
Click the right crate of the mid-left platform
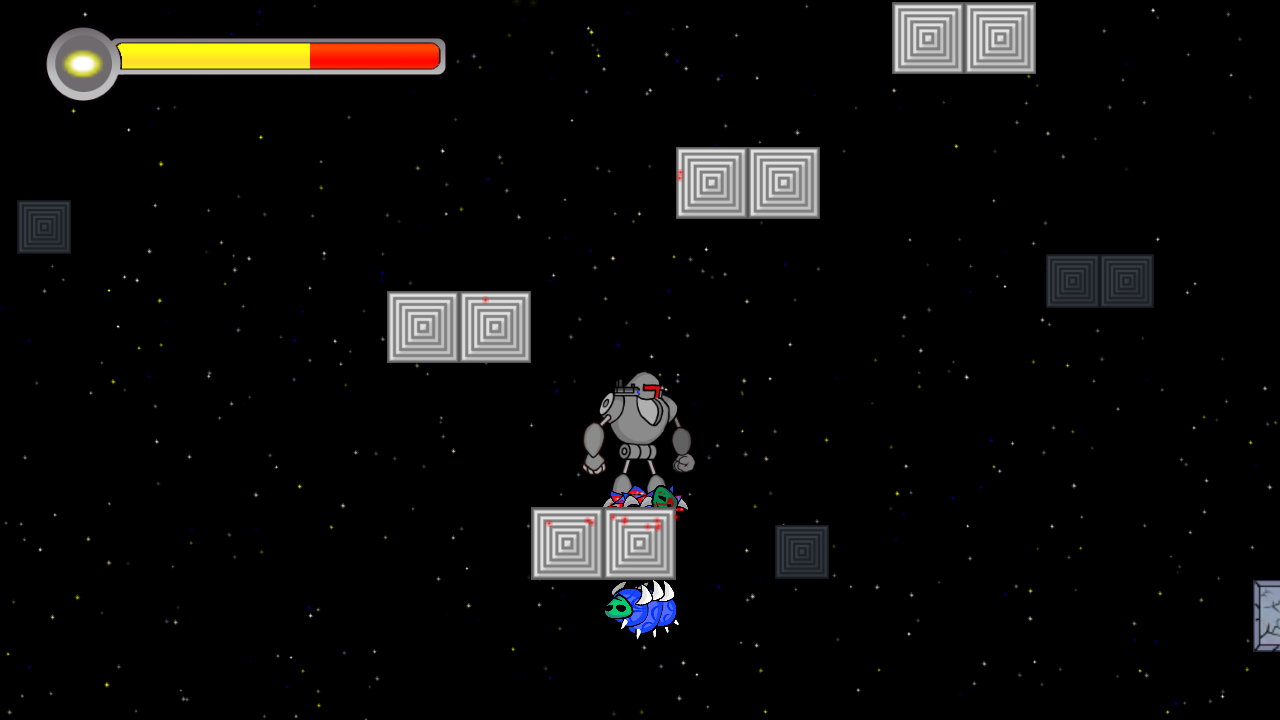494,326
